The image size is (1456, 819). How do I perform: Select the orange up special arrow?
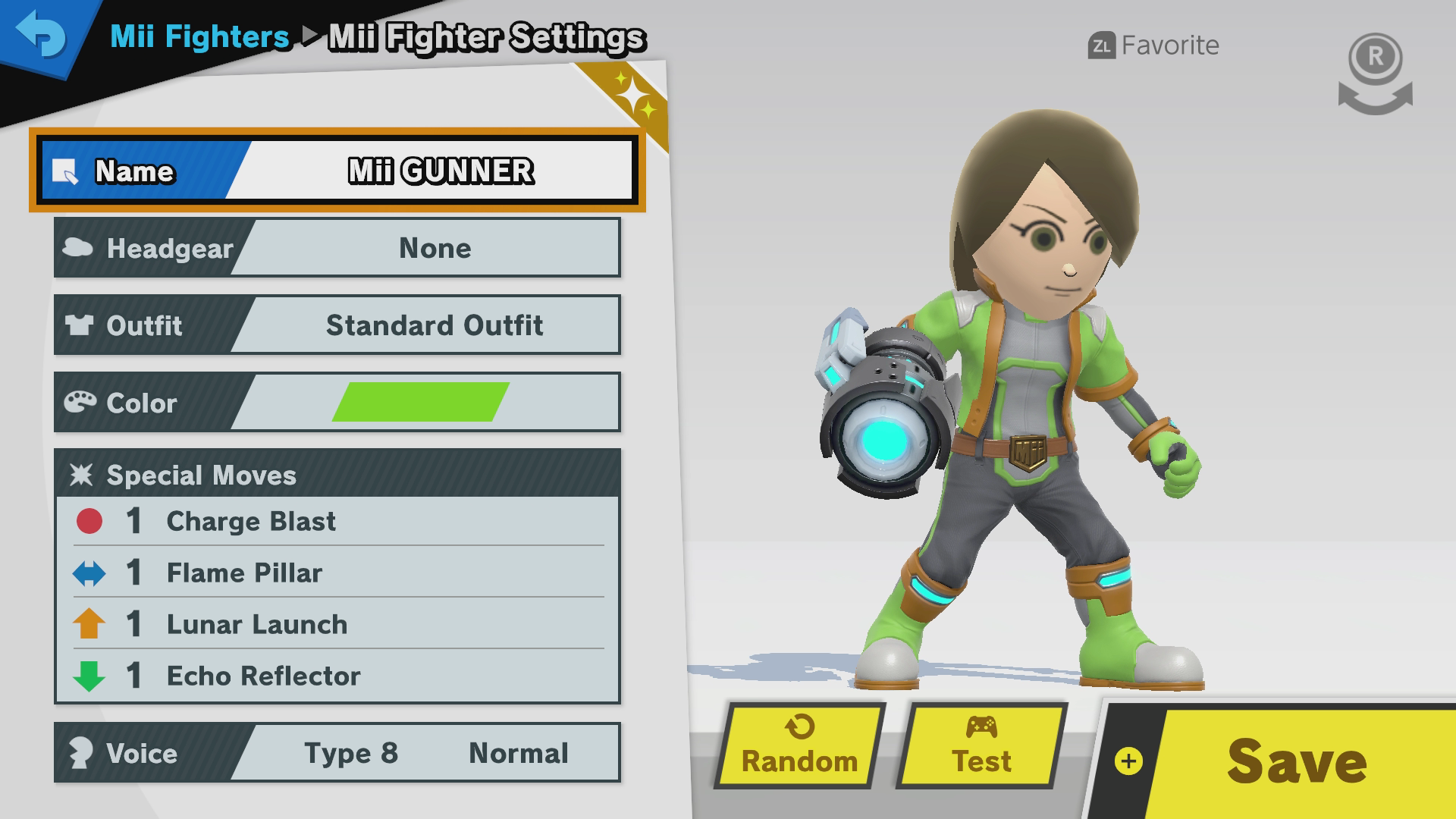89,624
